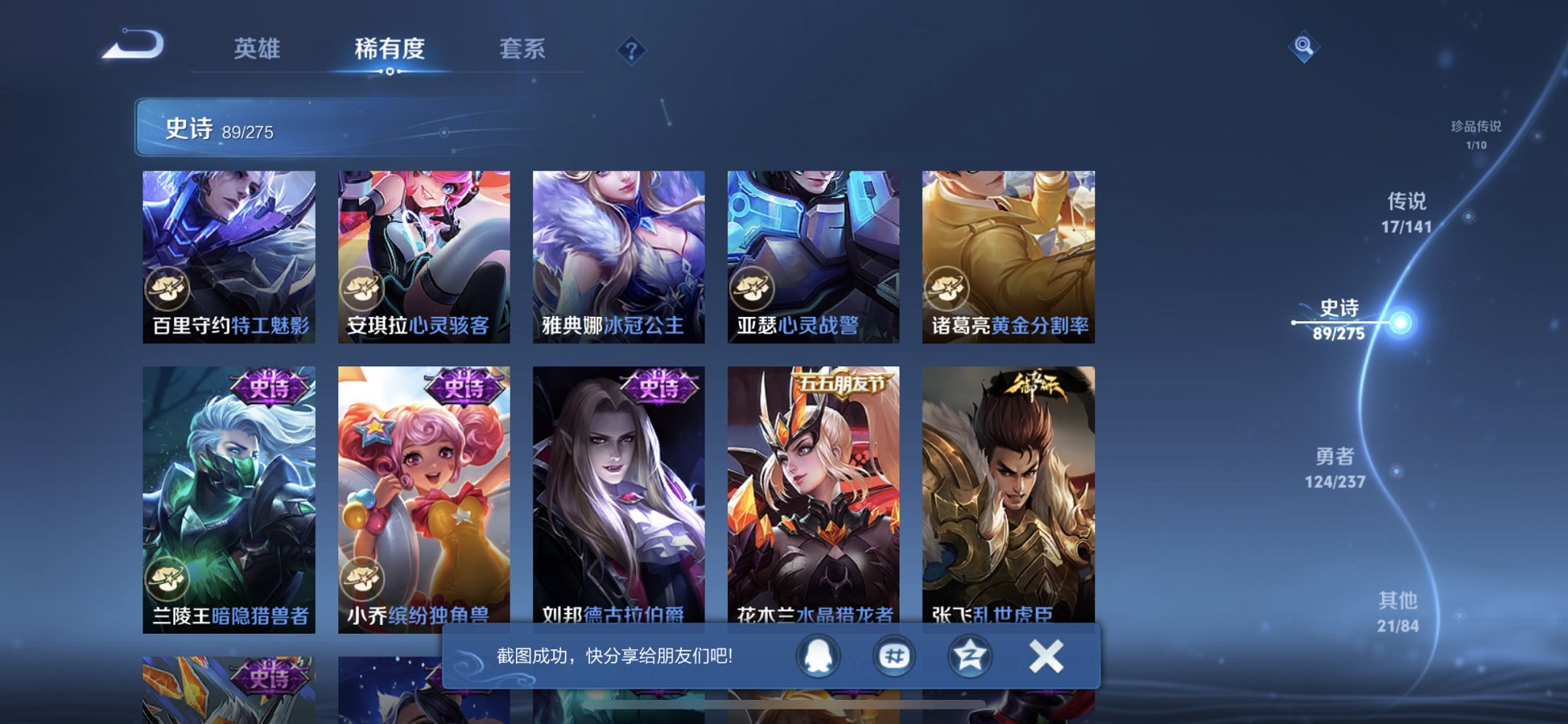The height and width of the screenshot is (724, 1568).
Task: Switch to the 英雄 tab
Action: tap(256, 49)
